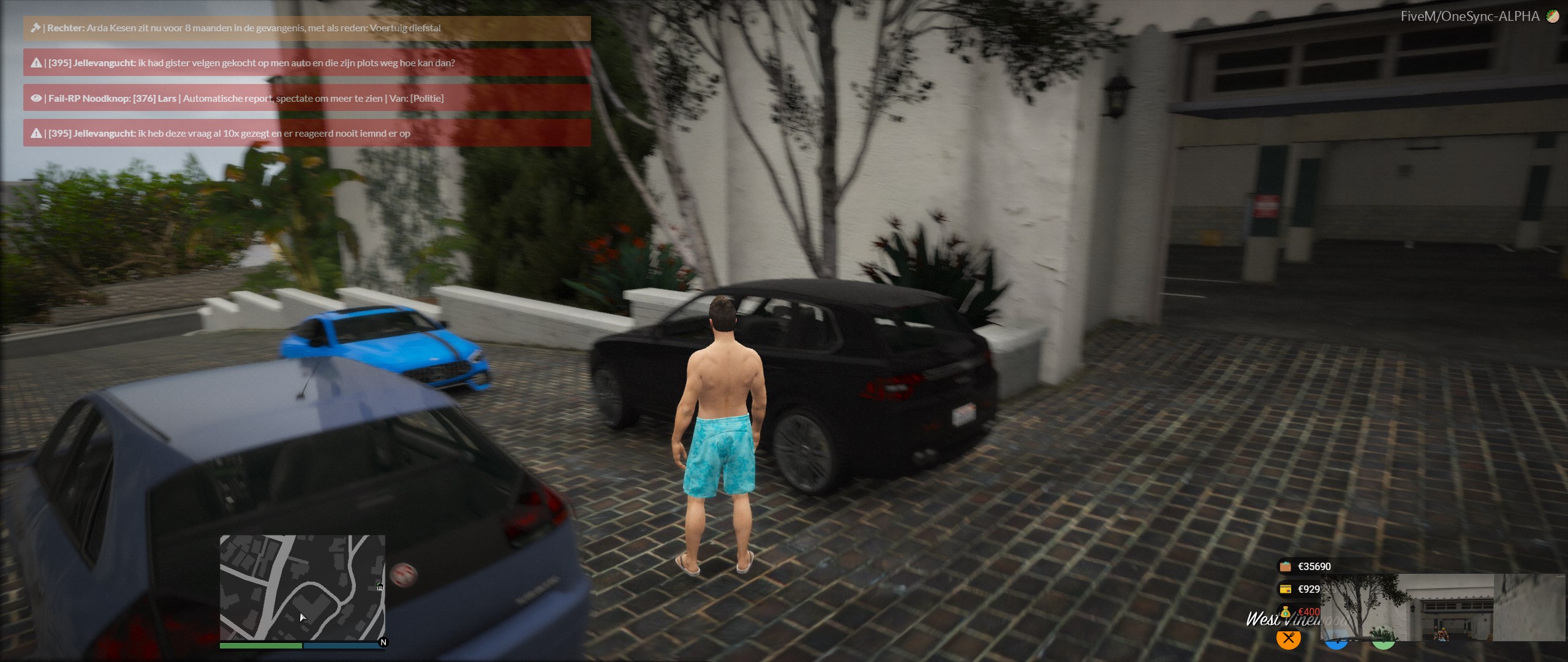Open the minimap of West Vinewood

(x=302, y=587)
